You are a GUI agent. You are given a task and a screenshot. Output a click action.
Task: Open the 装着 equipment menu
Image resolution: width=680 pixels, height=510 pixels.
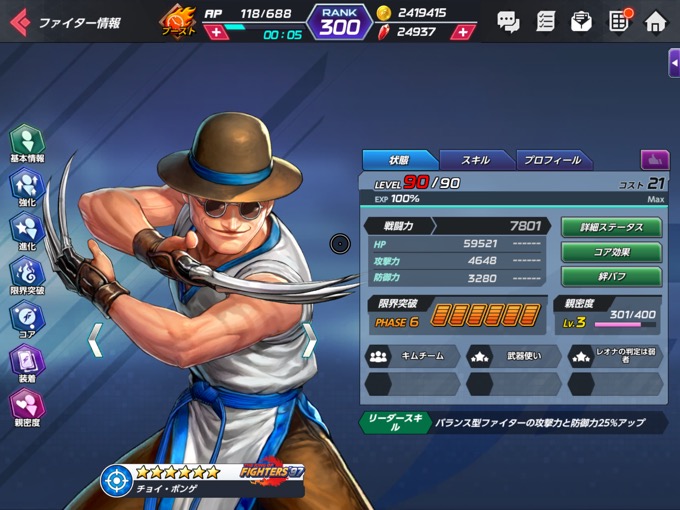[27, 363]
